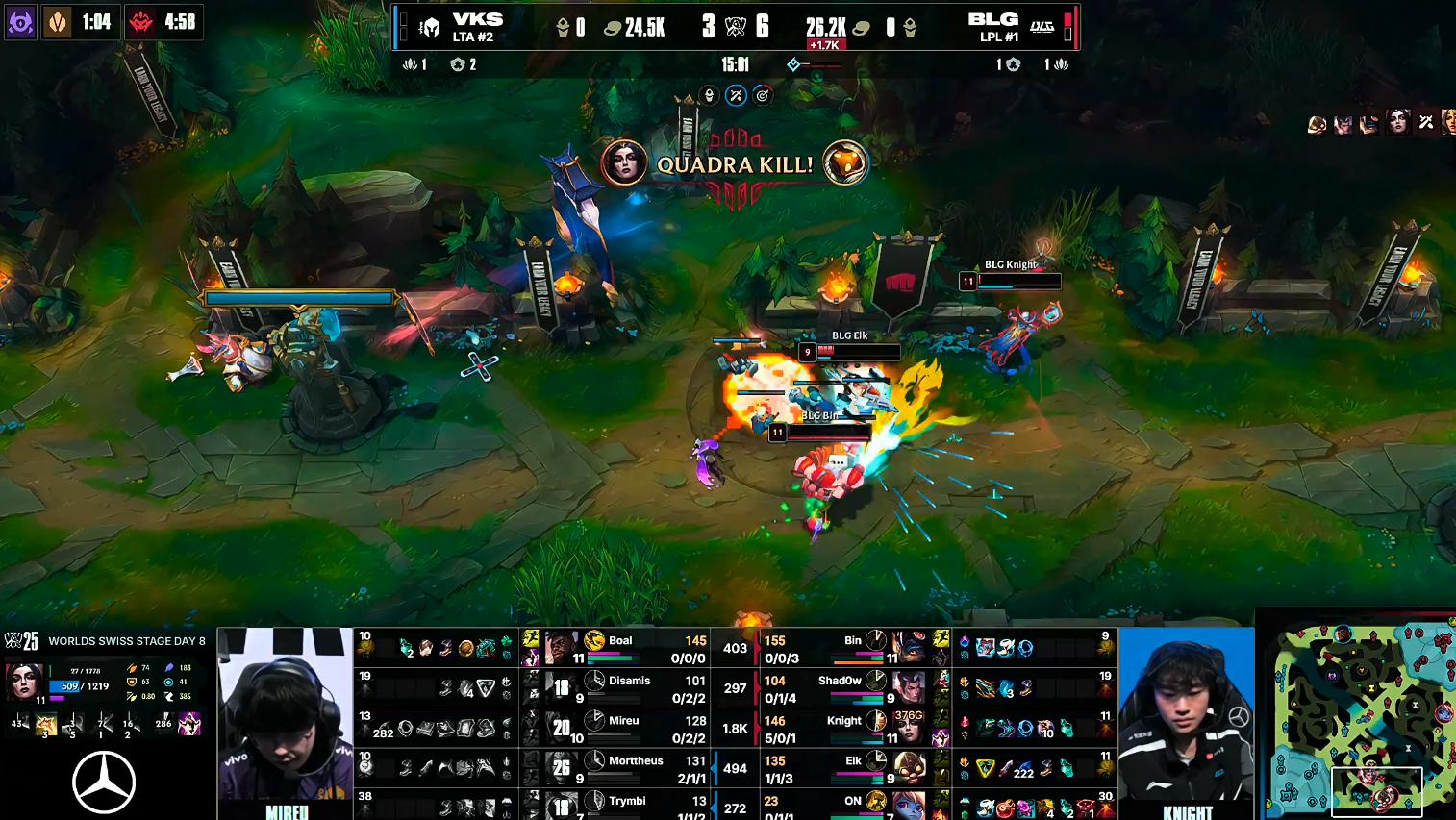The height and width of the screenshot is (820, 1456).
Task: Click the BLG team logo
Action: tap(1042, 27)
